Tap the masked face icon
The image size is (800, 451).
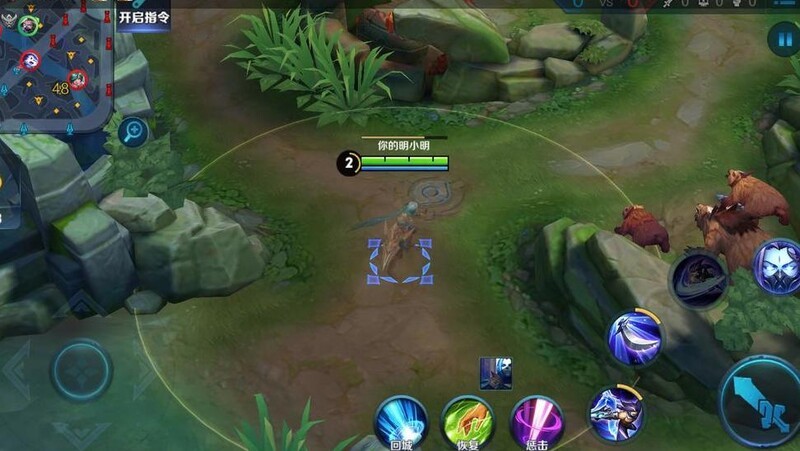(x=779, y=266)
